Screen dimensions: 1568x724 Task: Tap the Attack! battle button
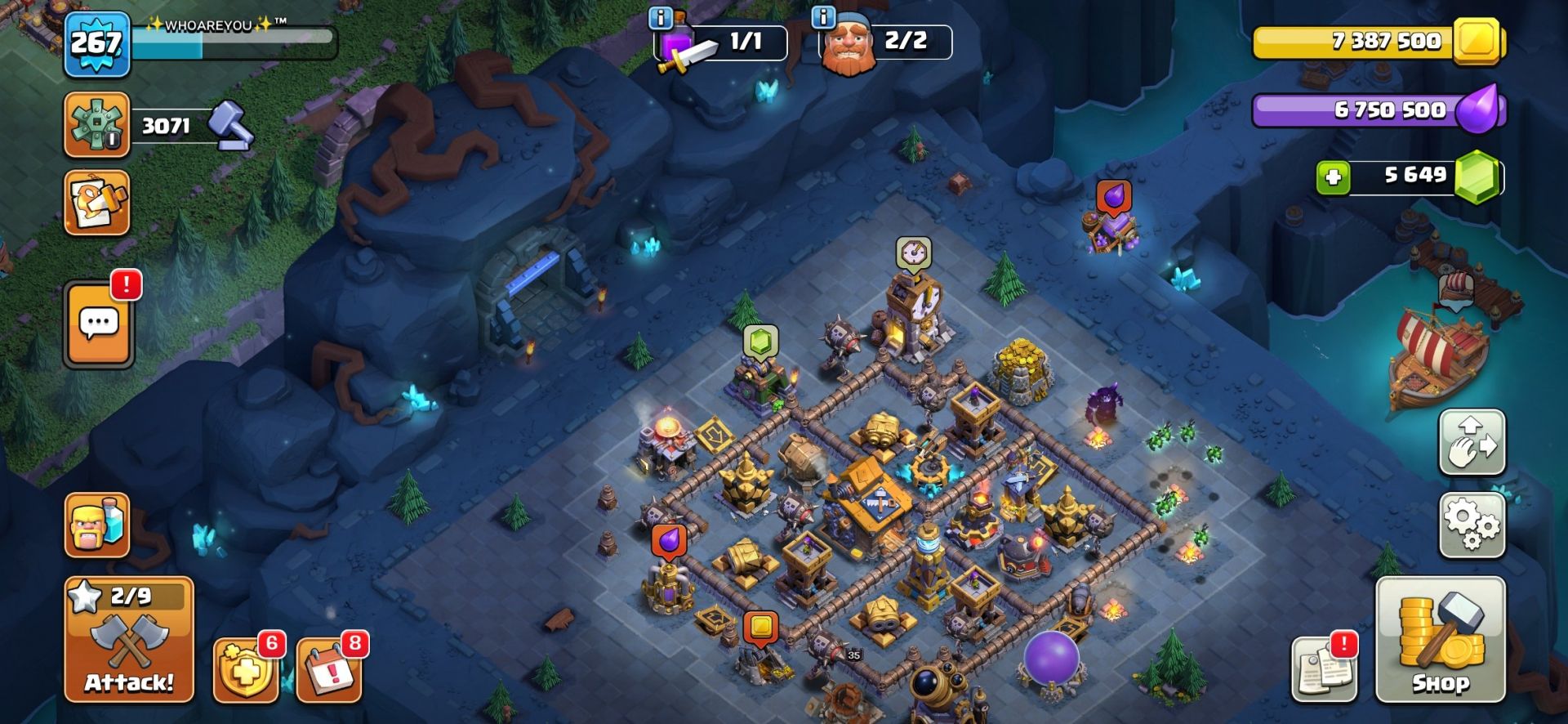129,640
